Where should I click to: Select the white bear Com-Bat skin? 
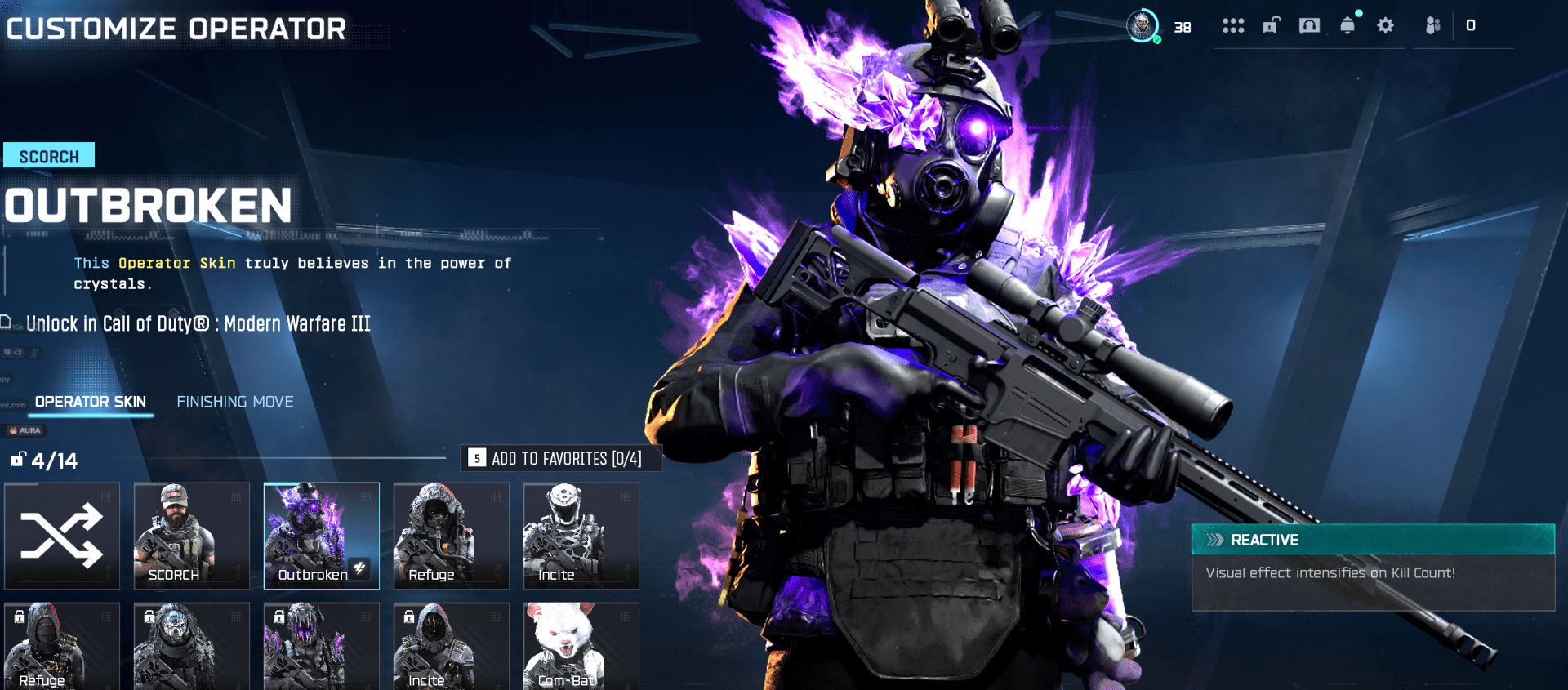tap(581, 647)
